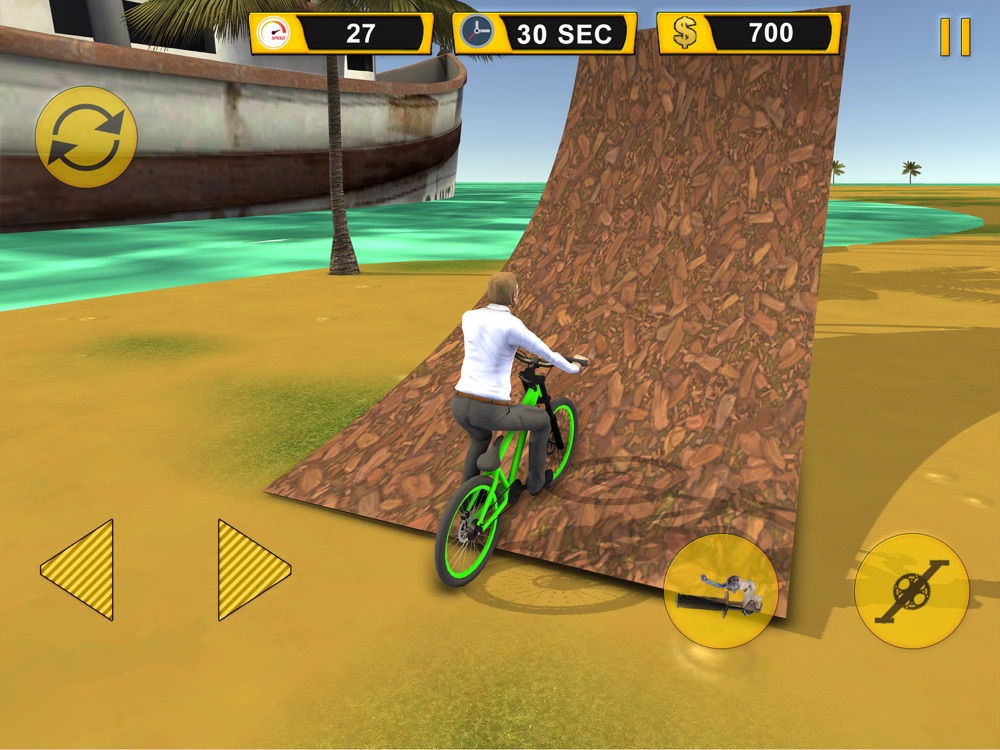Apply the brake lever button
This screenshot has width=1000, height=750.
[721, 591]
